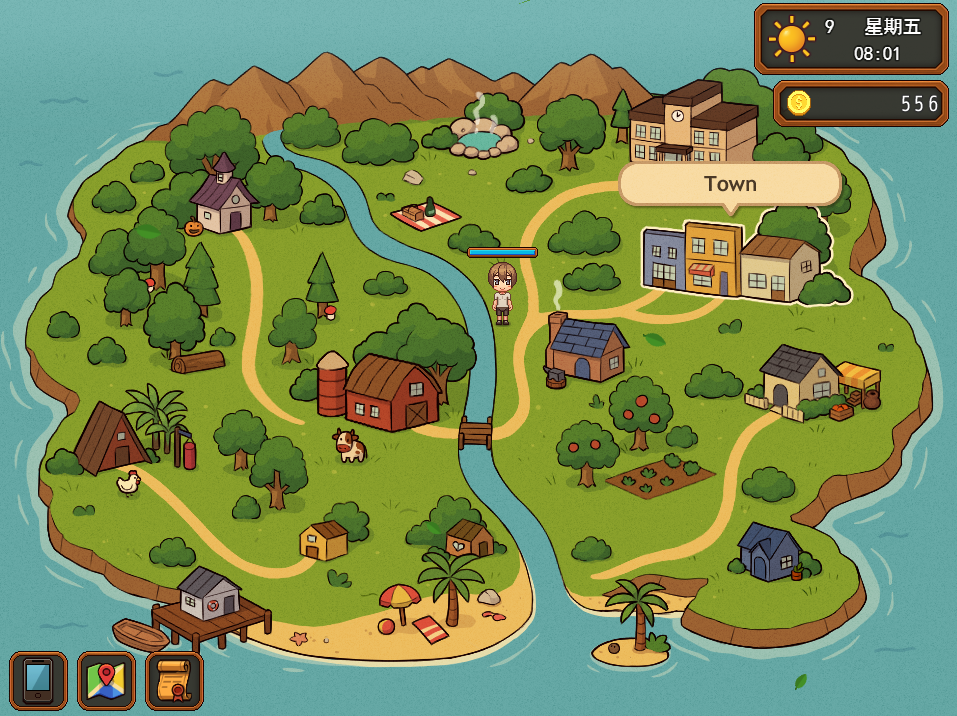Choose the purple-roofed house with pumpkin
The image size is (957, 716).
[x=224, y=197]
